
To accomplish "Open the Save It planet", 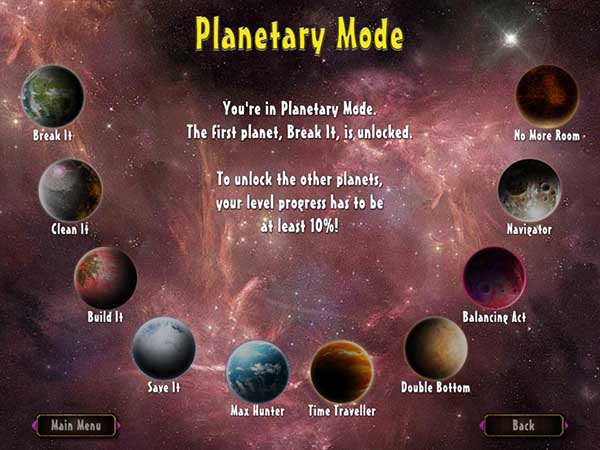I will [x=163, y=347].
